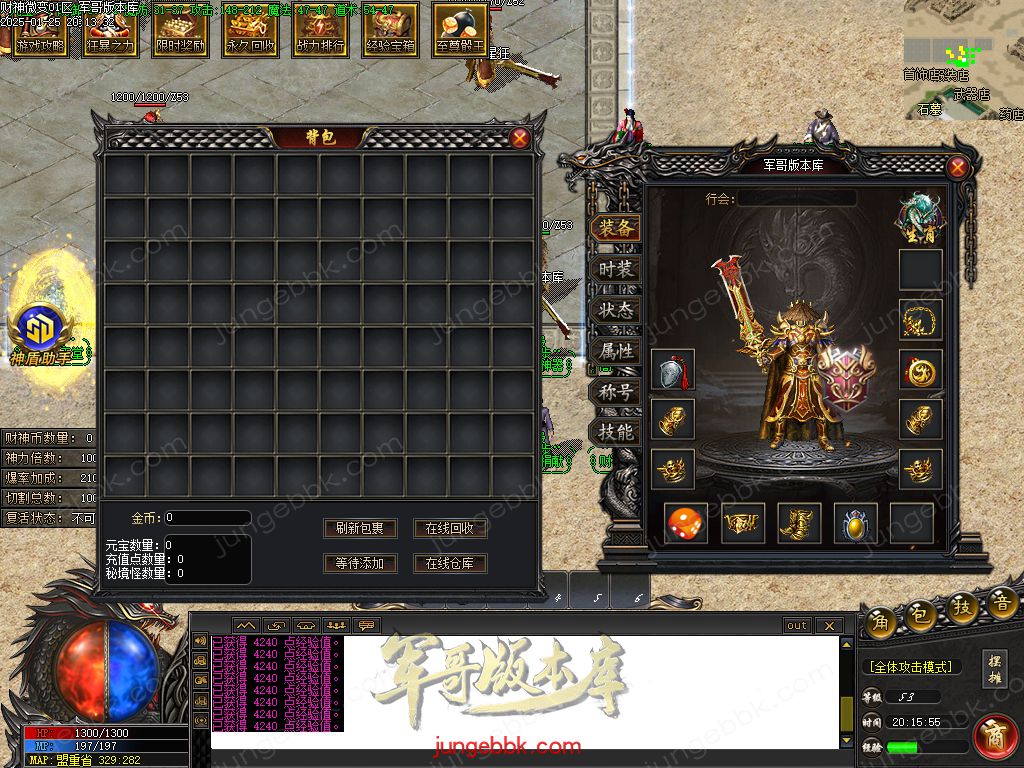Close the 背包 backpack window
The width and height of the screenshot is (1024, 768).
point(520,139)
